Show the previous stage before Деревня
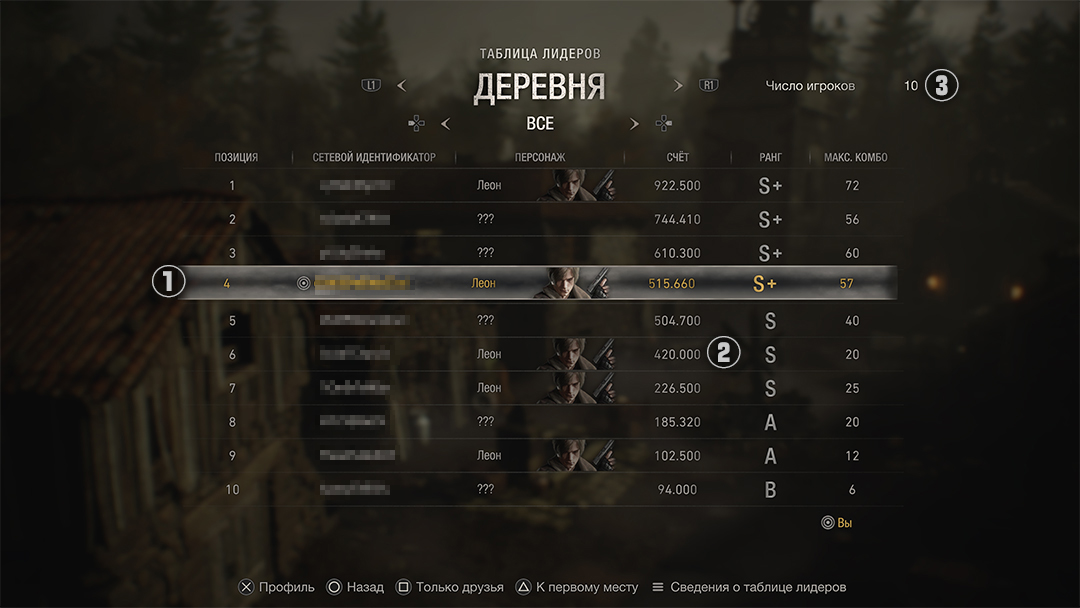The height and width of the screenshot is (608, 1080). [x=401, y=86]
